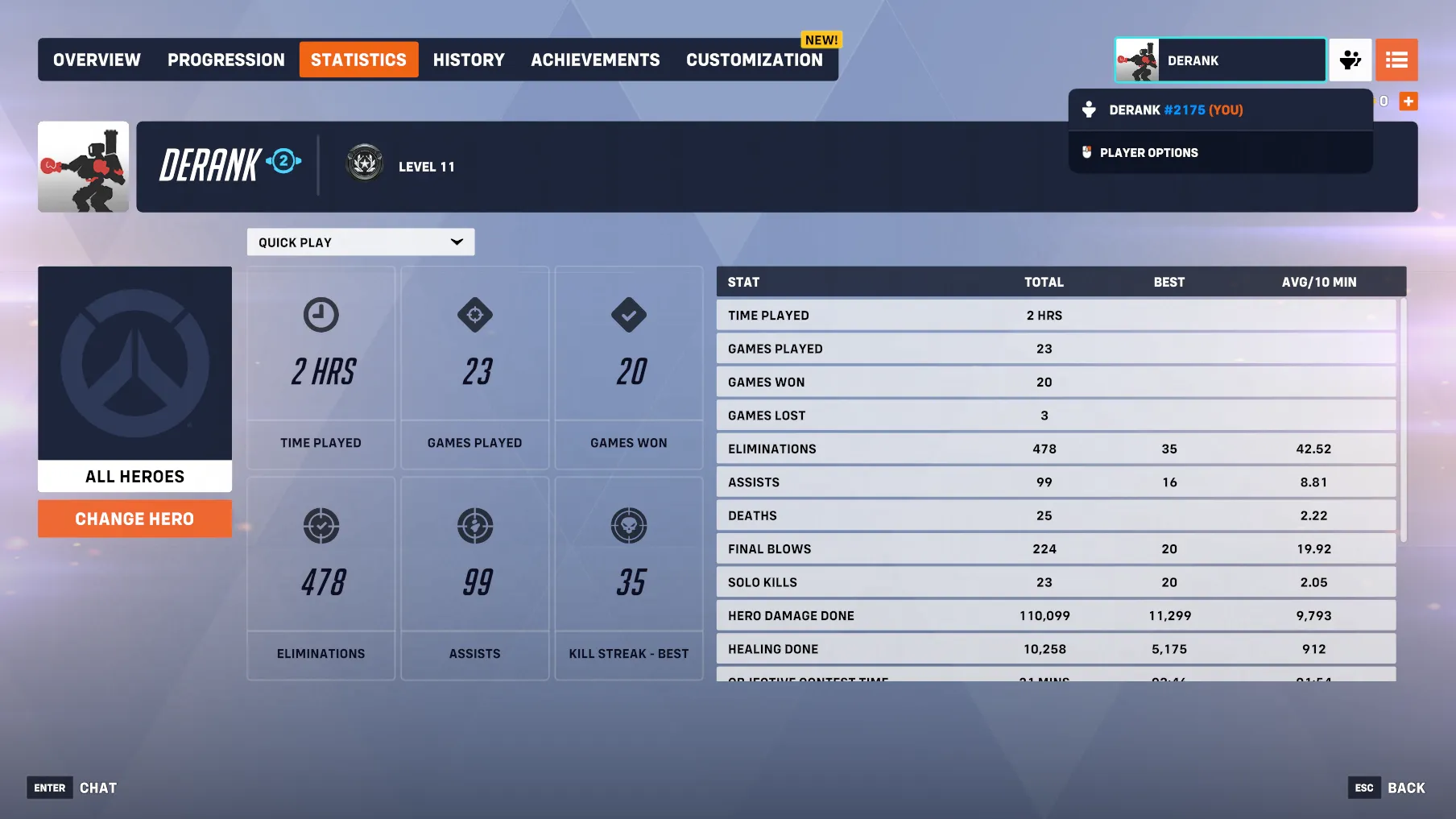The image size is (1456, 819).
Task: Open the Progression tab
Action: click(x=225, y=60)
